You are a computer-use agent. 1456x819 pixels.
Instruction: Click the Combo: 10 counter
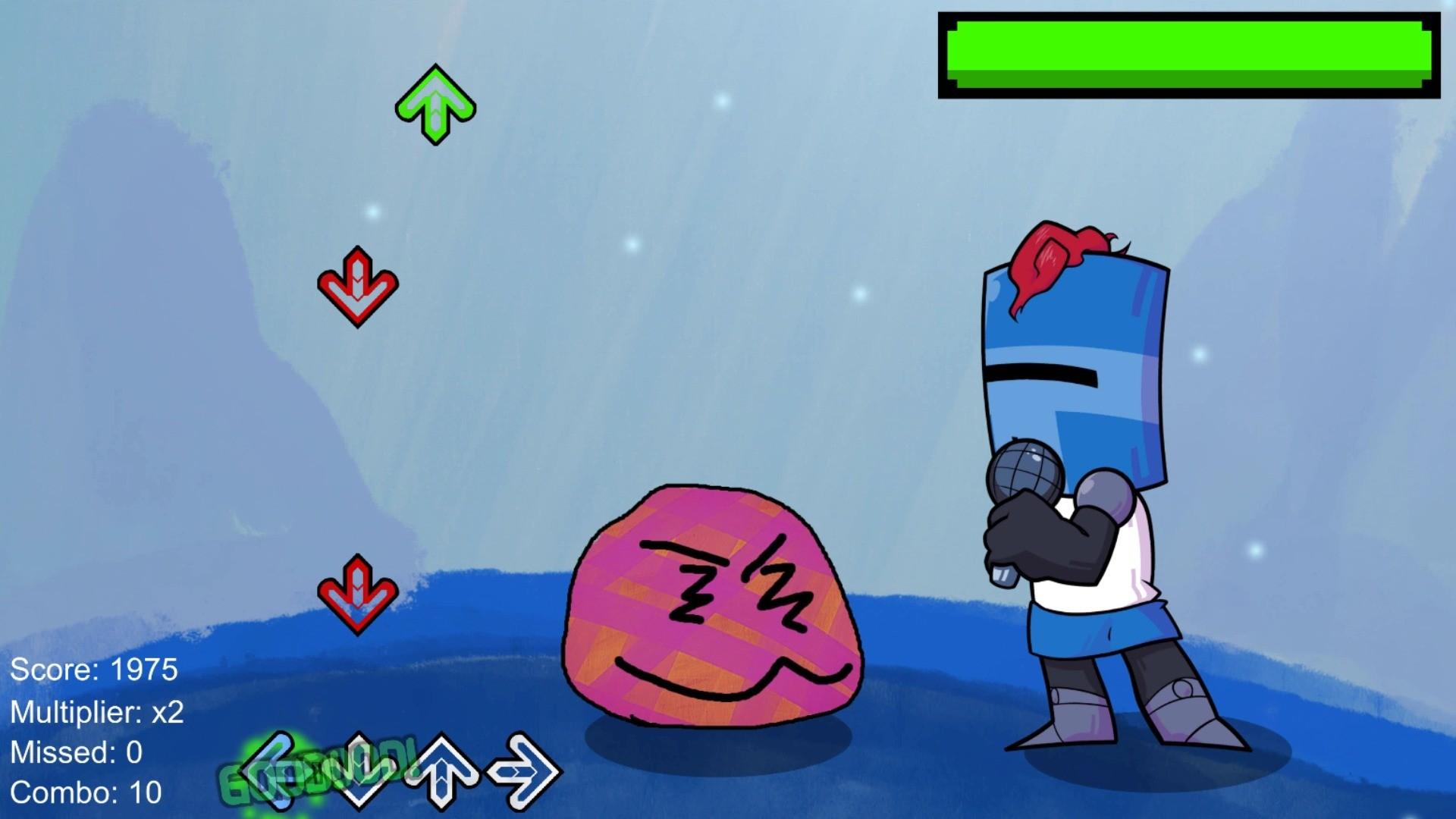pos(87,793)
